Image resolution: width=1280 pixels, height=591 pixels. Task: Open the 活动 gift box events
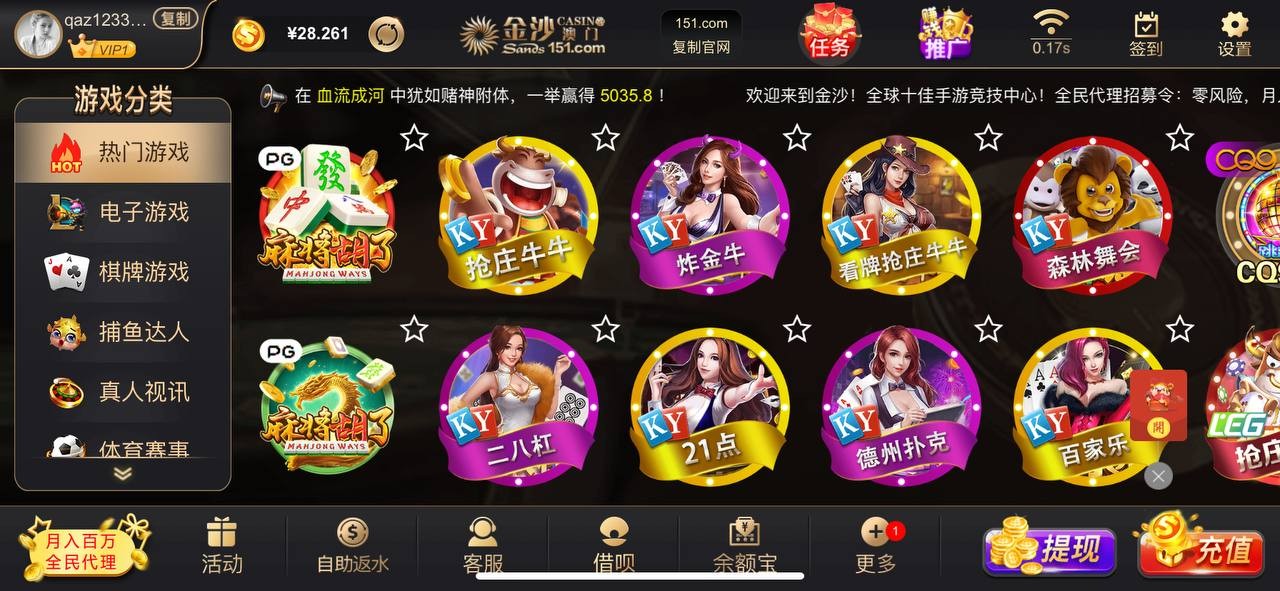(x=222, y=546)
